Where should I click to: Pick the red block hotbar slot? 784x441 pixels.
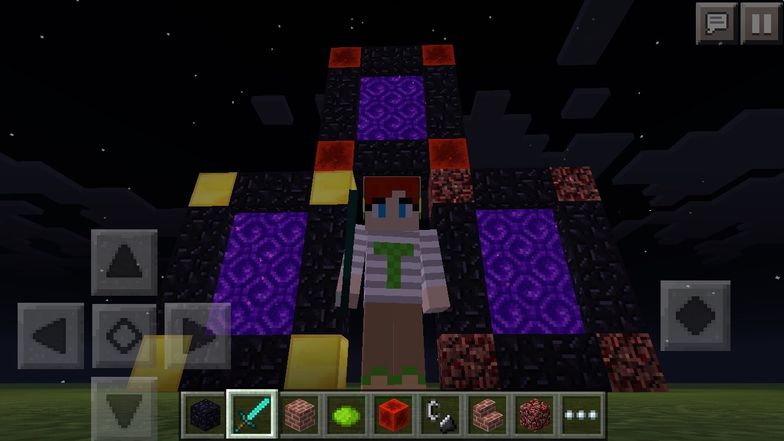392,414
